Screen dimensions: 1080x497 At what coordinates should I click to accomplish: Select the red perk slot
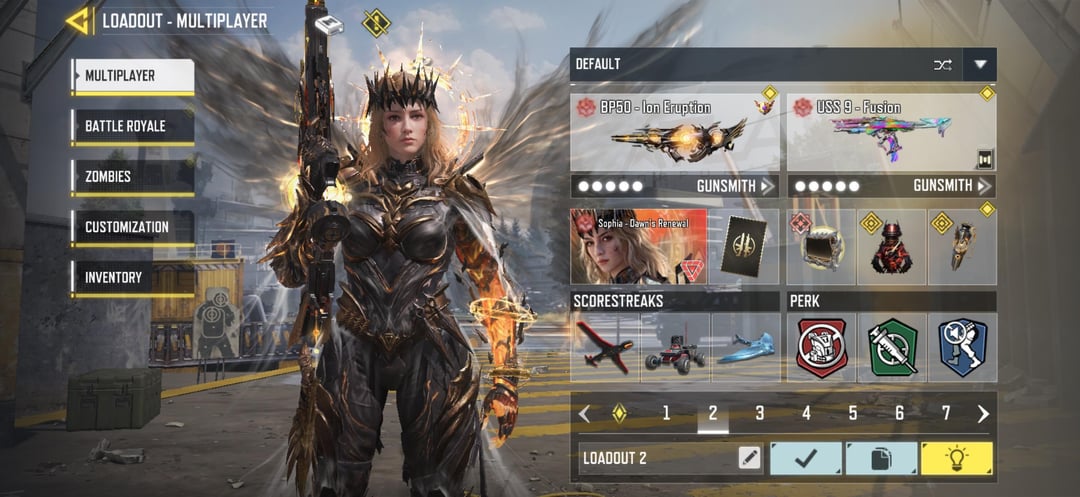pos(822,348)
